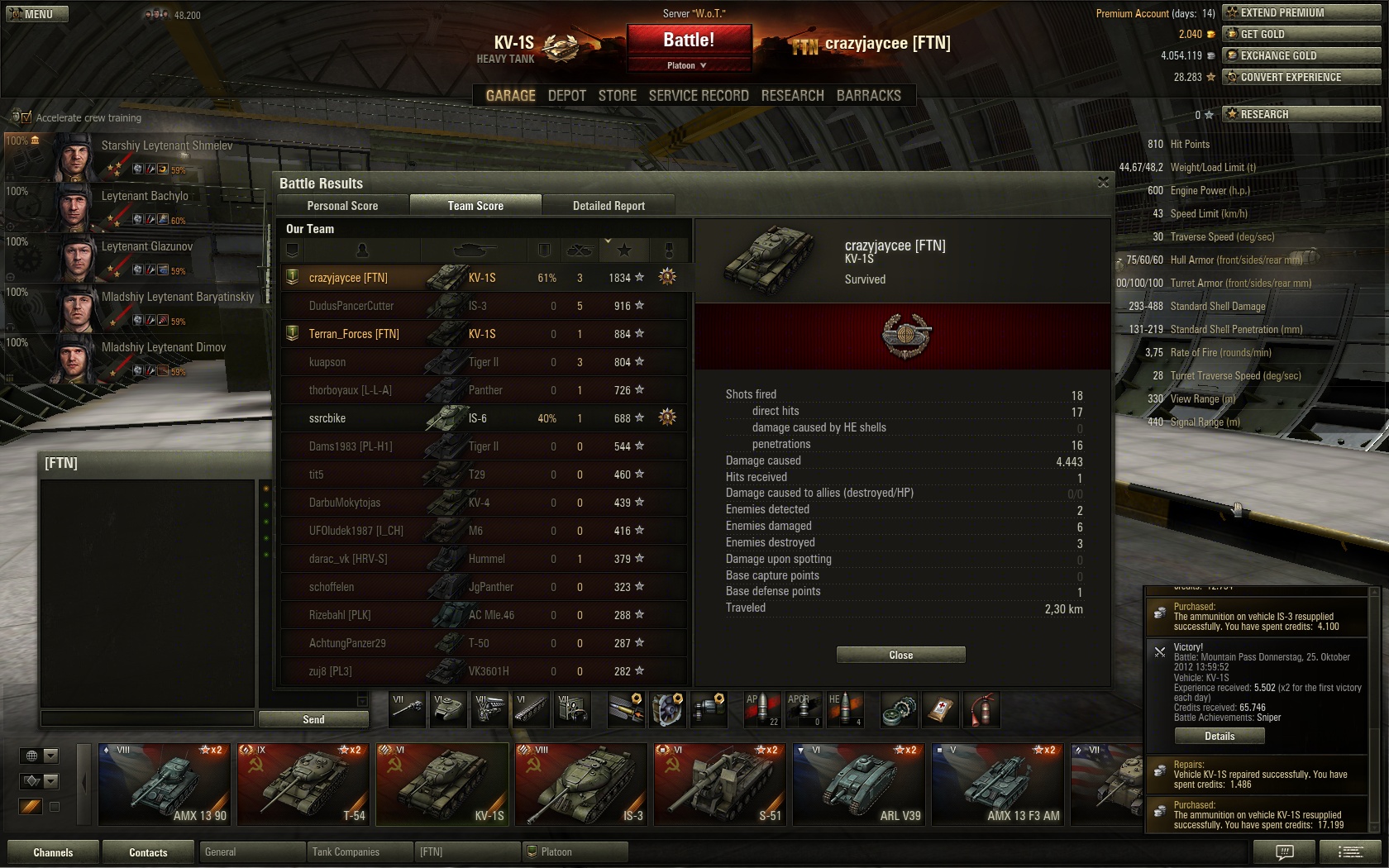Image resolution: width=1389 pixels, height=868 pixels.
Task: Open the Contacts list
Action: coord(148,852)
